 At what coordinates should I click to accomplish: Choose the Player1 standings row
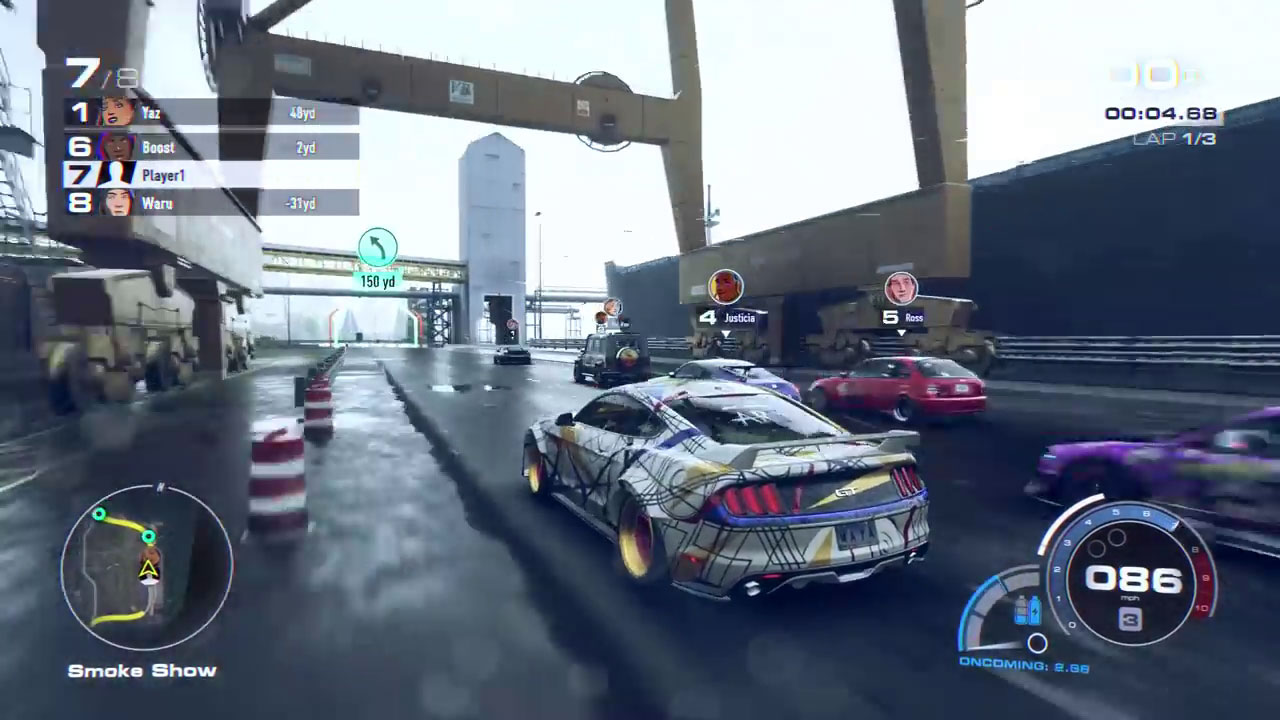(212, 175)
